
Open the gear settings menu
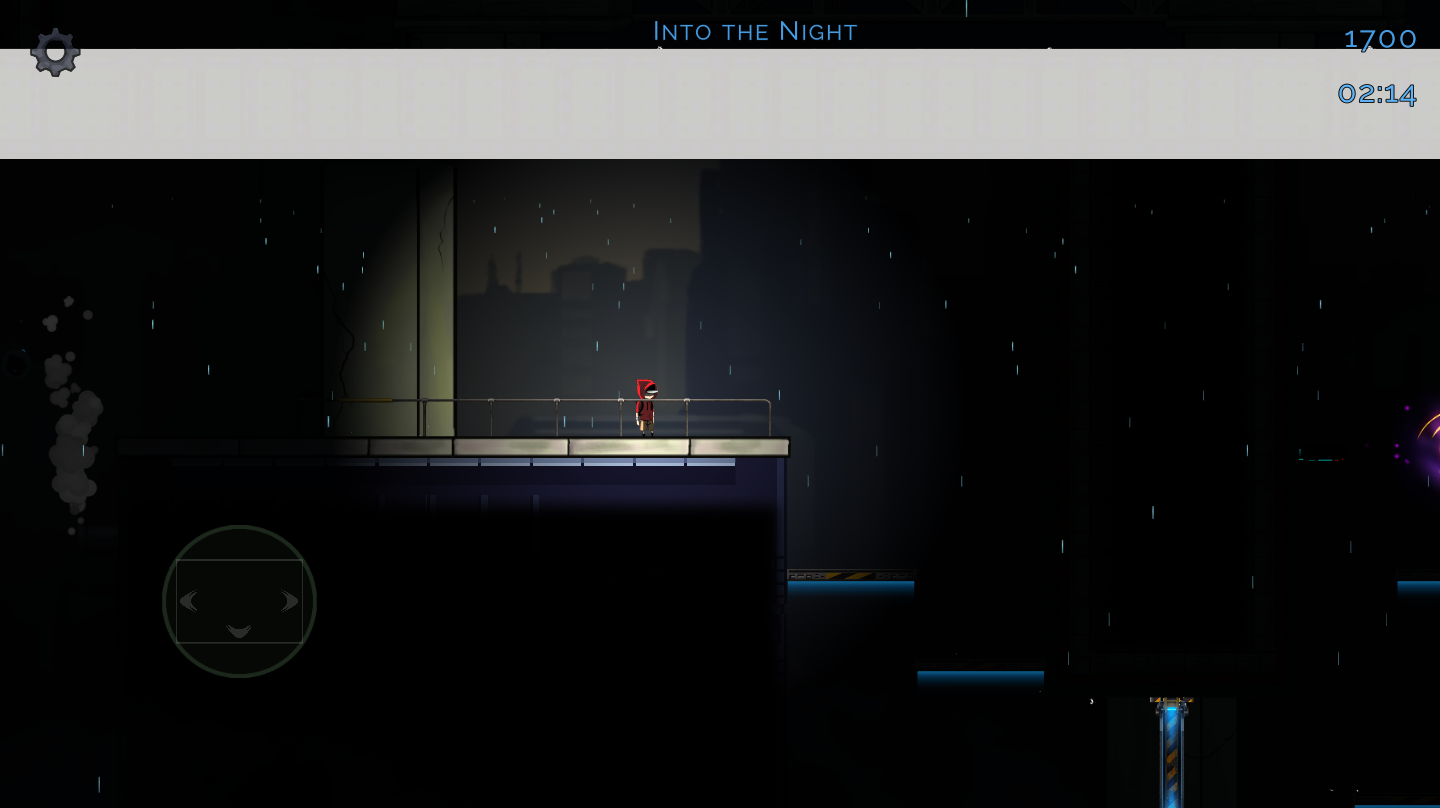click(55, 51)
